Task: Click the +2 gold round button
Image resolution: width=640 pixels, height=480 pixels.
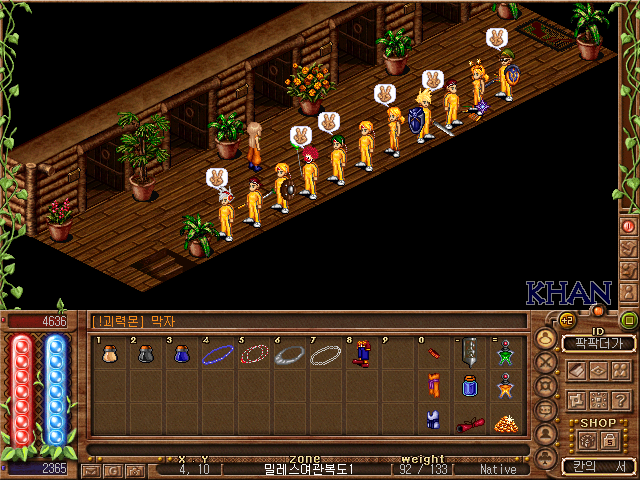Action: click(x=565, y=320)
